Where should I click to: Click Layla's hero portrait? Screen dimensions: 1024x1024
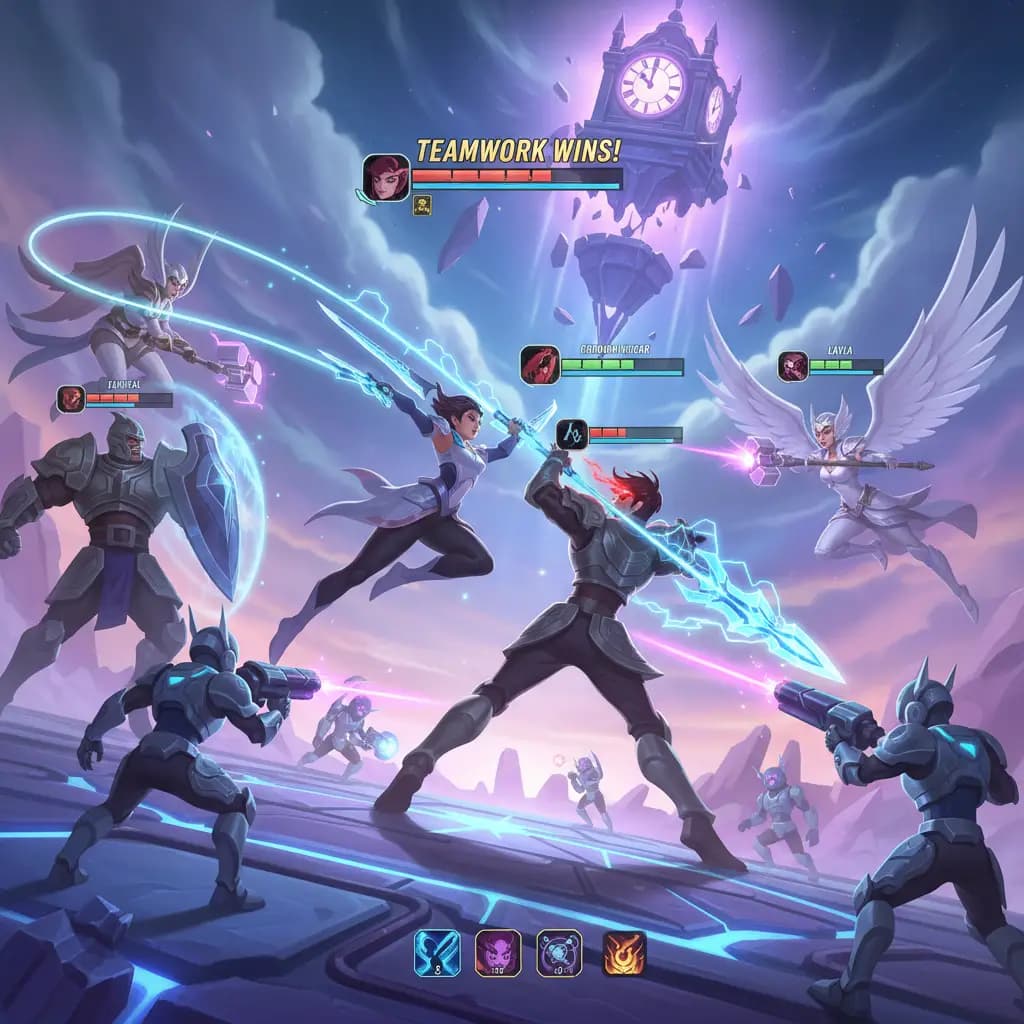pyautogui.click(x=793, y=366)
